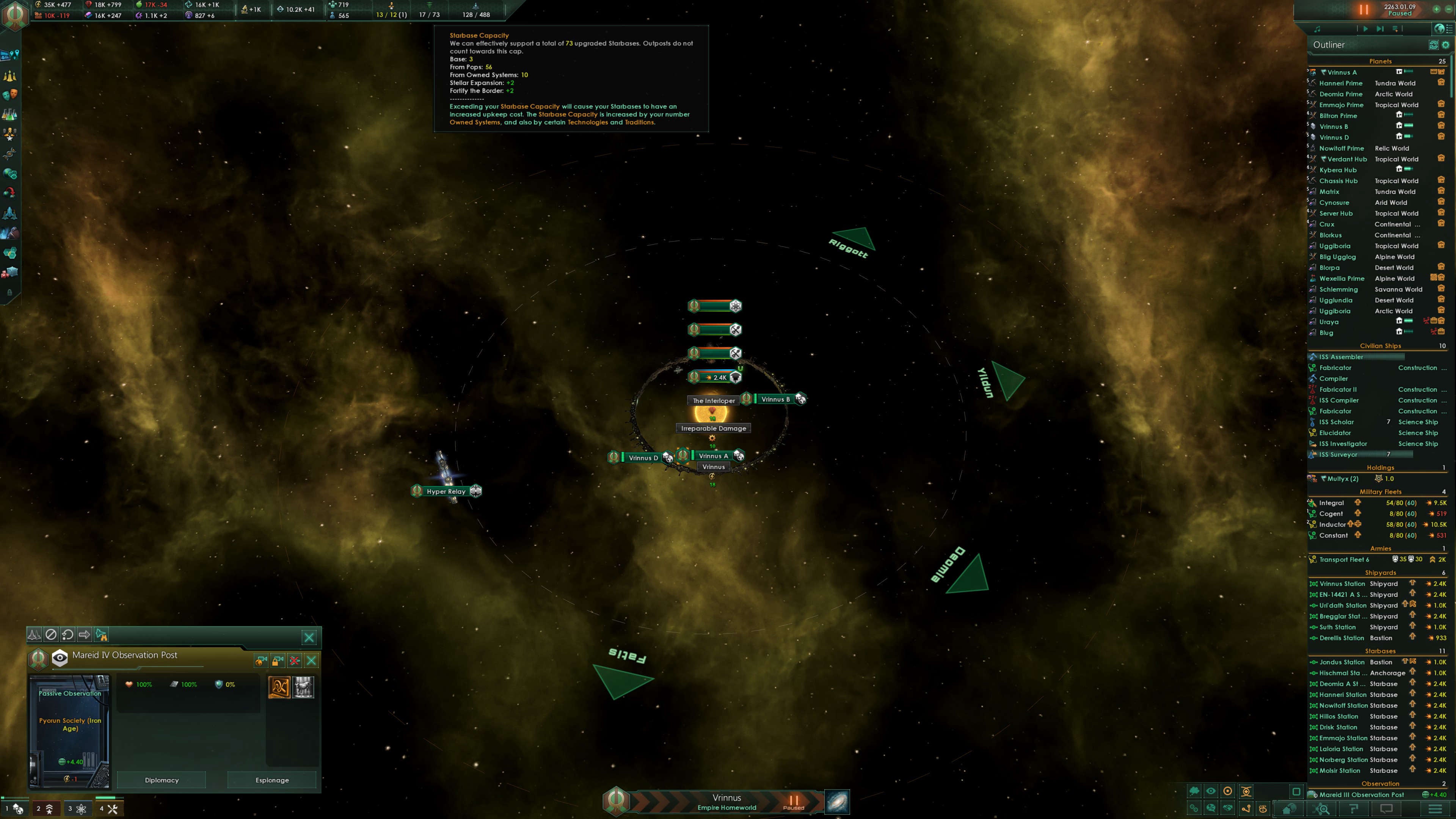Image resolution: width=1456 pixels, height=819 pixels.
Task: Click the stop fleet order icon
Action: point(52,635)
